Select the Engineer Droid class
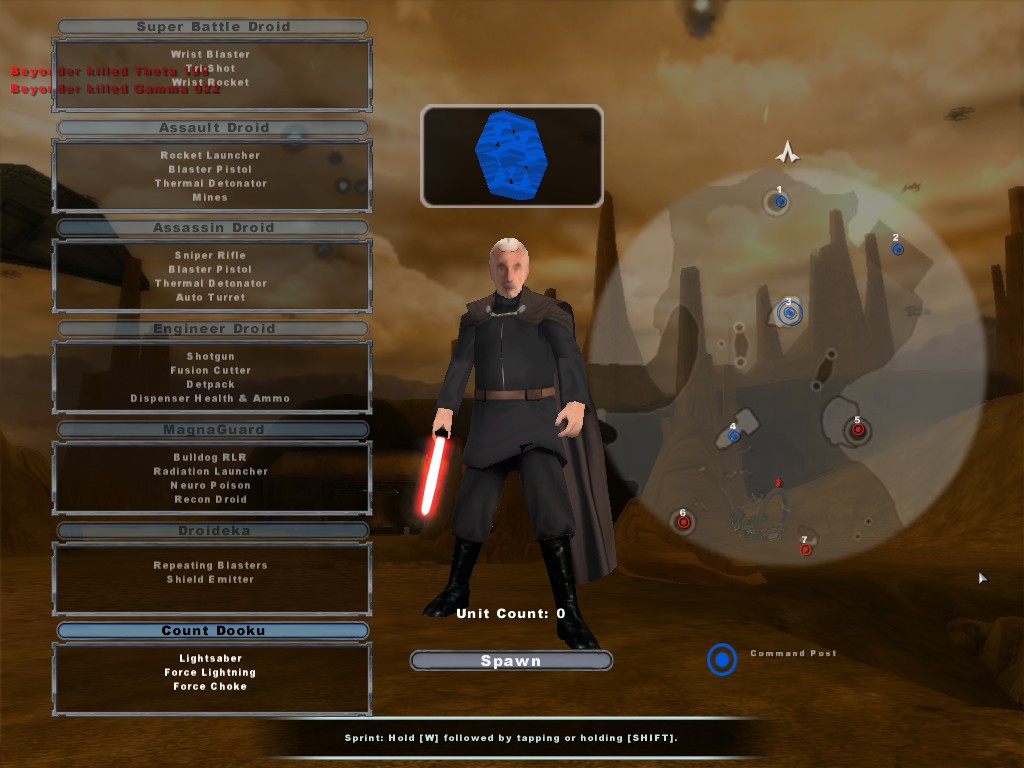1024x768 pixels. 212,329
